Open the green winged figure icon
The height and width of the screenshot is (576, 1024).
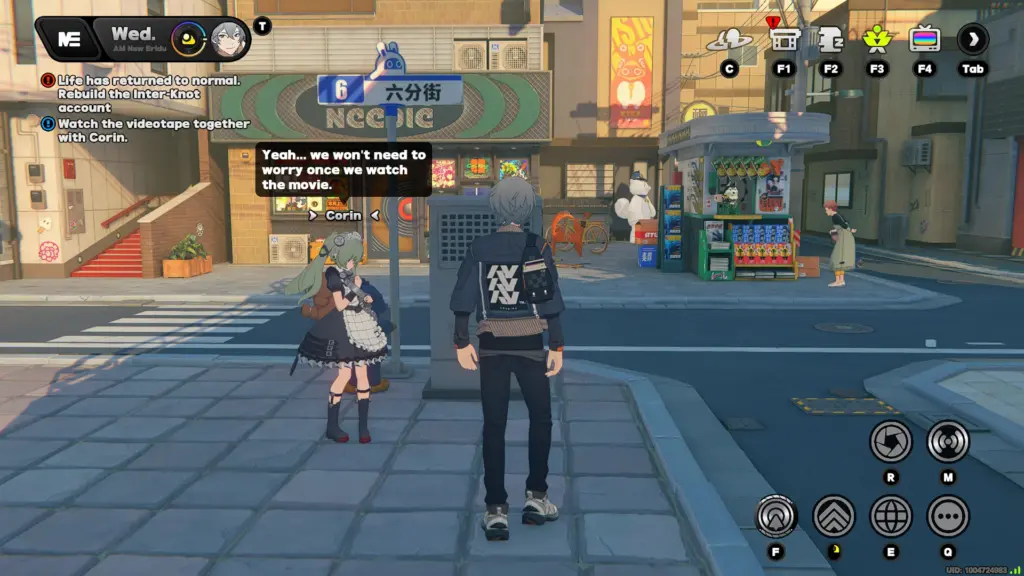pos(877,40)
